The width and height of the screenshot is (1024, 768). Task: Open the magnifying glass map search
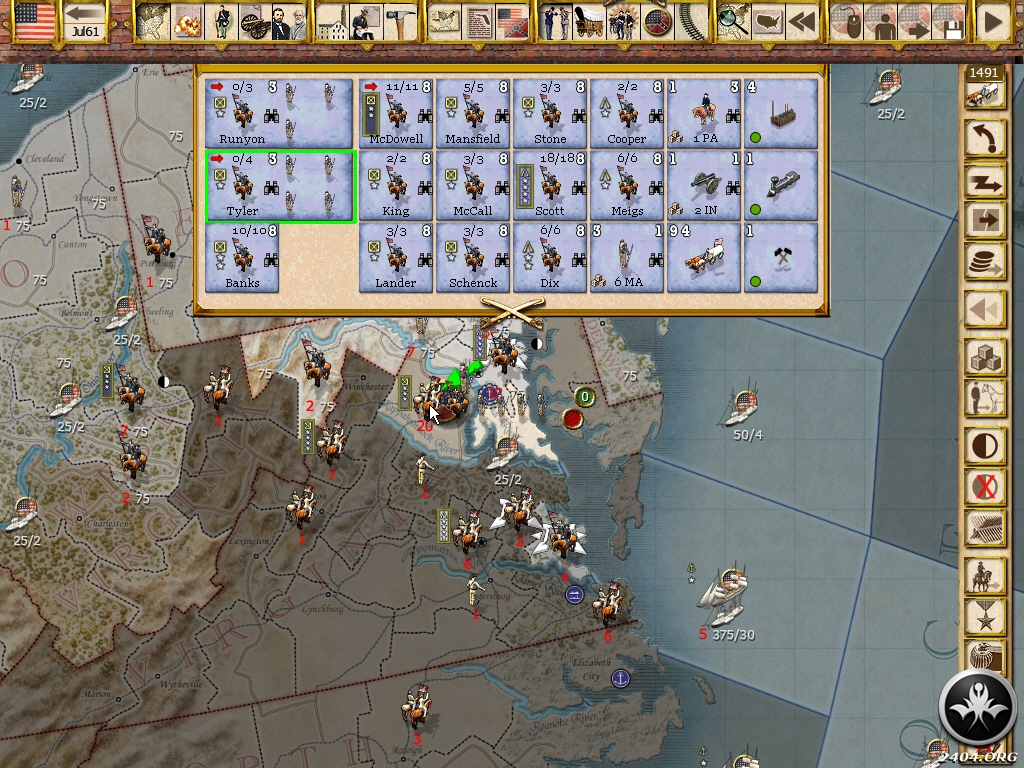point(733,21)
